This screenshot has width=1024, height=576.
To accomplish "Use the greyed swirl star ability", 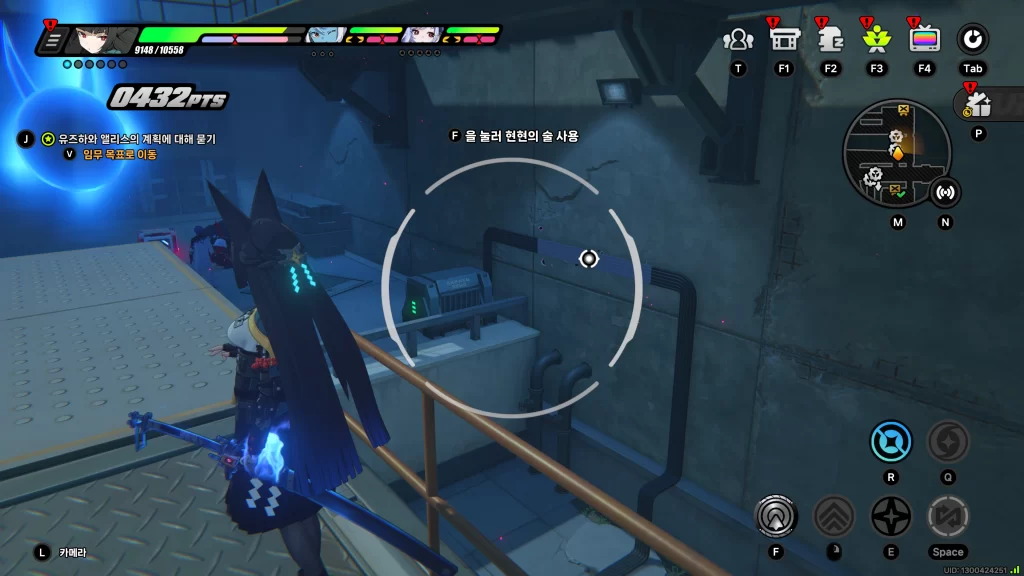I will click(946, 440).
